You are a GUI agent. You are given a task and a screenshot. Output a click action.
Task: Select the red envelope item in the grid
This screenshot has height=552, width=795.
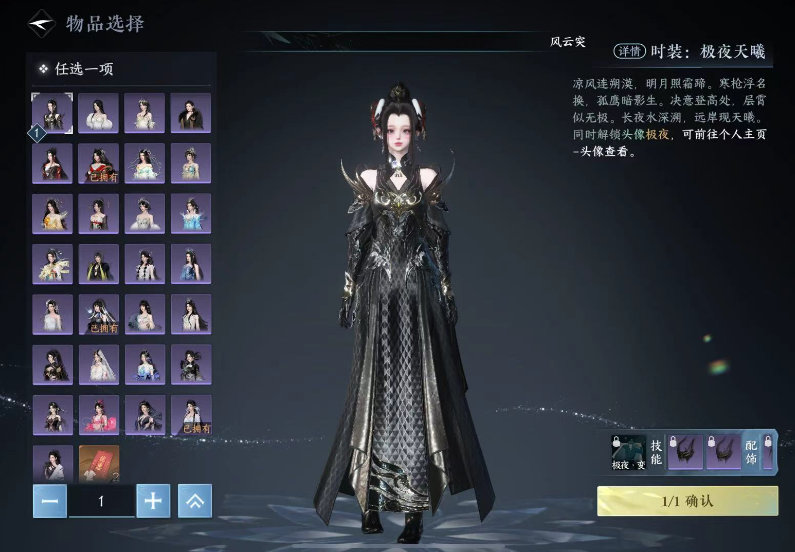pos(99,464)
